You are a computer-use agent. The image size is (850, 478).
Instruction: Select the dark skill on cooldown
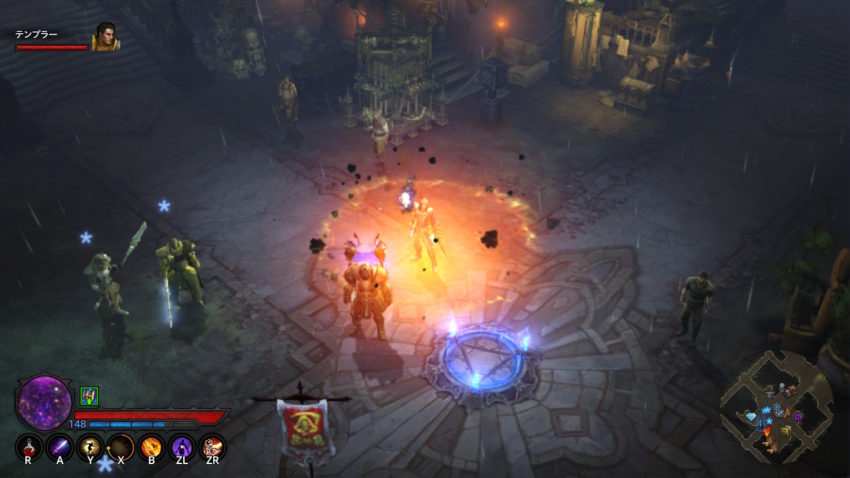[x=121, y=446]
